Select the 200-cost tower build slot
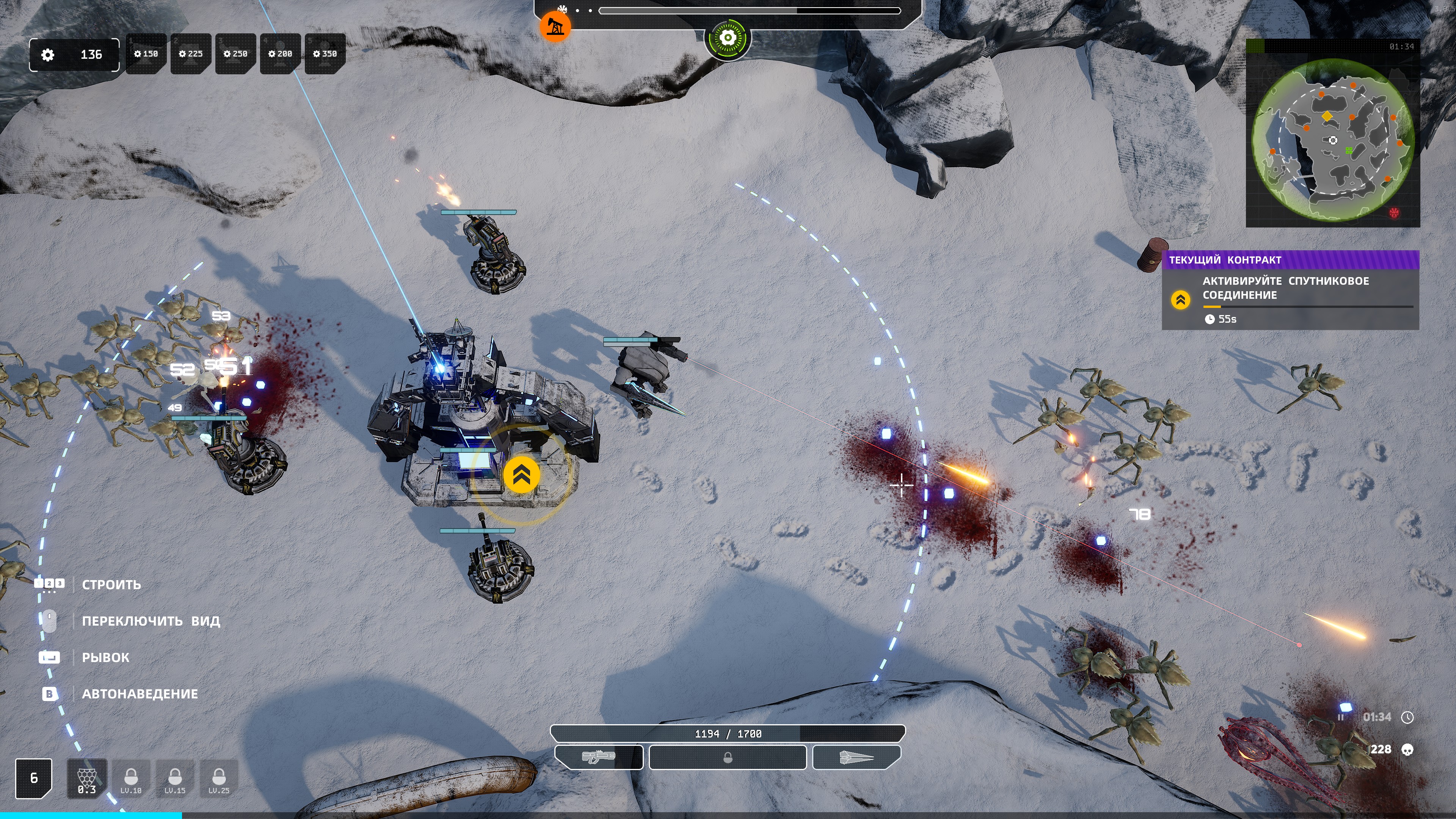Viewport: 1456px width, 819px height. 280,54
